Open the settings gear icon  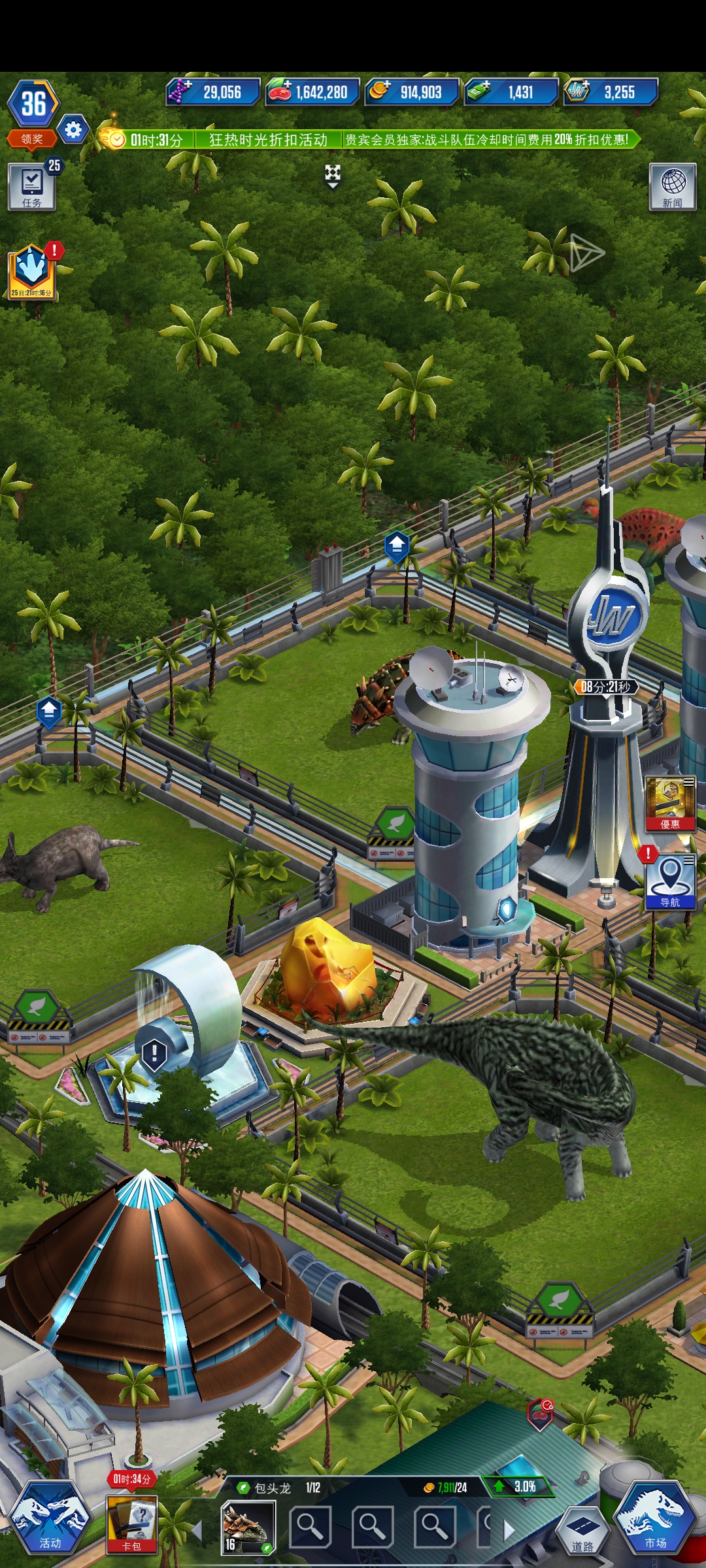(x=73, y=129)
